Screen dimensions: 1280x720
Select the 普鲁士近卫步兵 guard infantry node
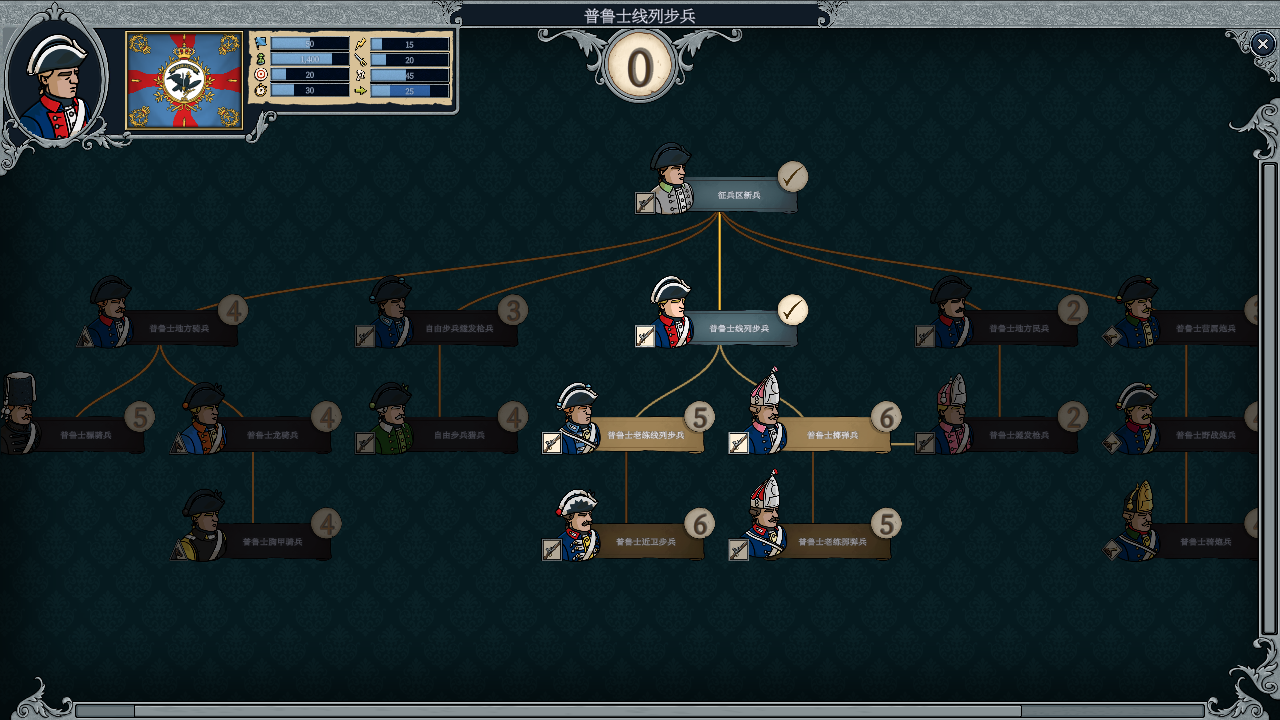pyautogui.click(x=645, y=542)
